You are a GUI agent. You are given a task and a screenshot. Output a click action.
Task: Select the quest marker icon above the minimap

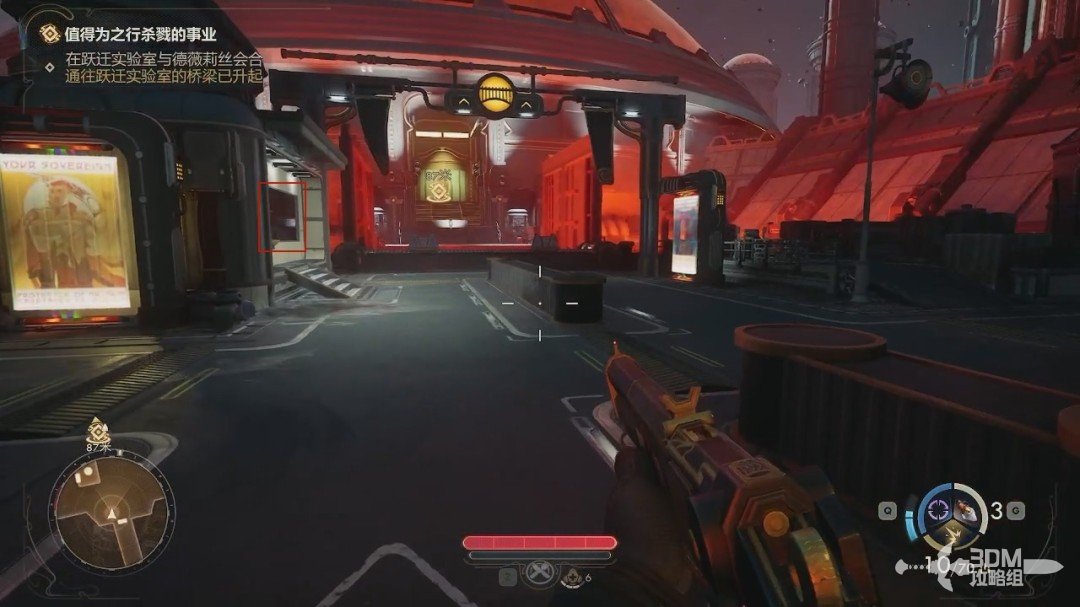coord(97,432)
